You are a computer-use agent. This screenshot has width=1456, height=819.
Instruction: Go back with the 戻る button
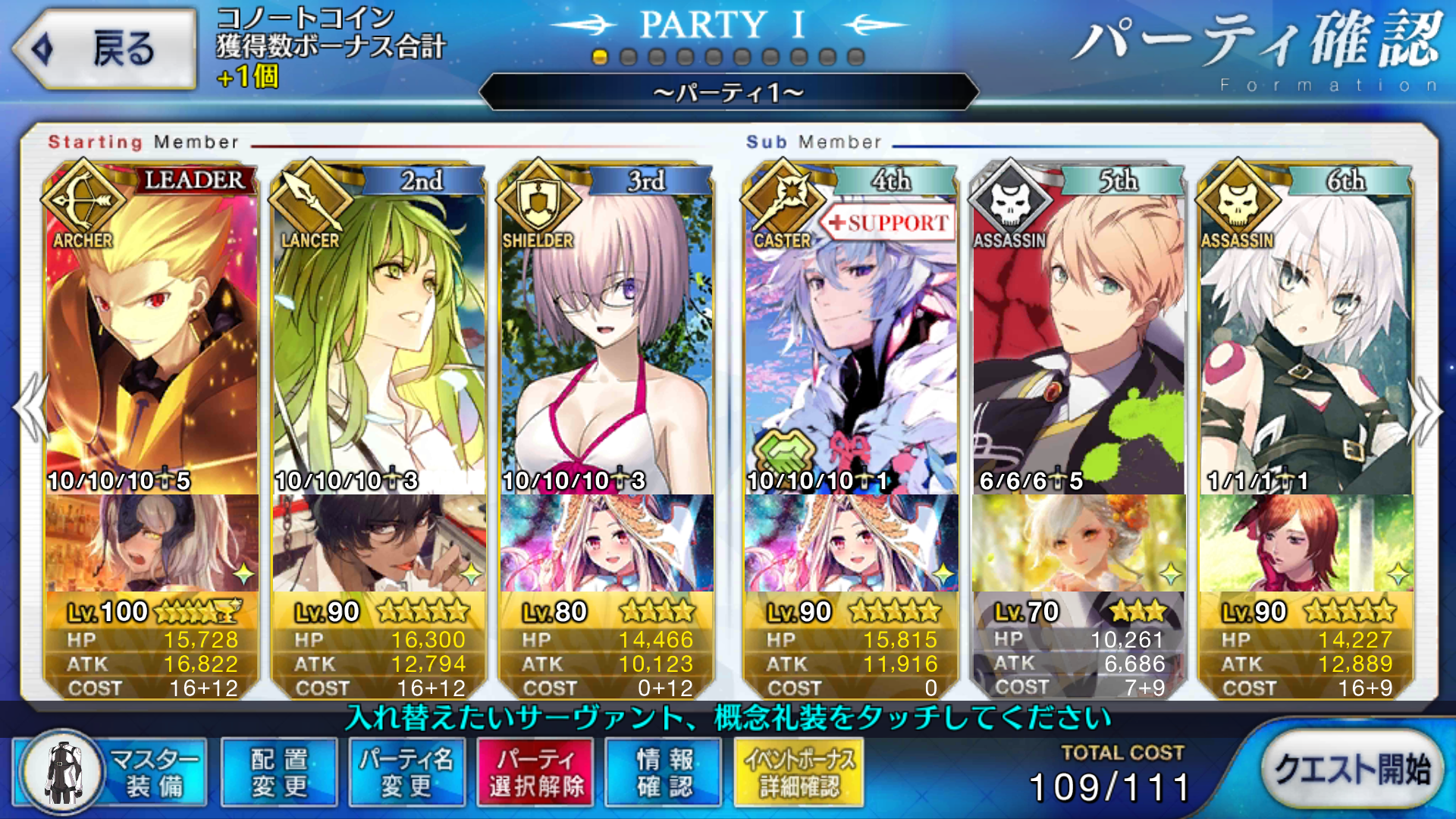(x=105, y=49)
